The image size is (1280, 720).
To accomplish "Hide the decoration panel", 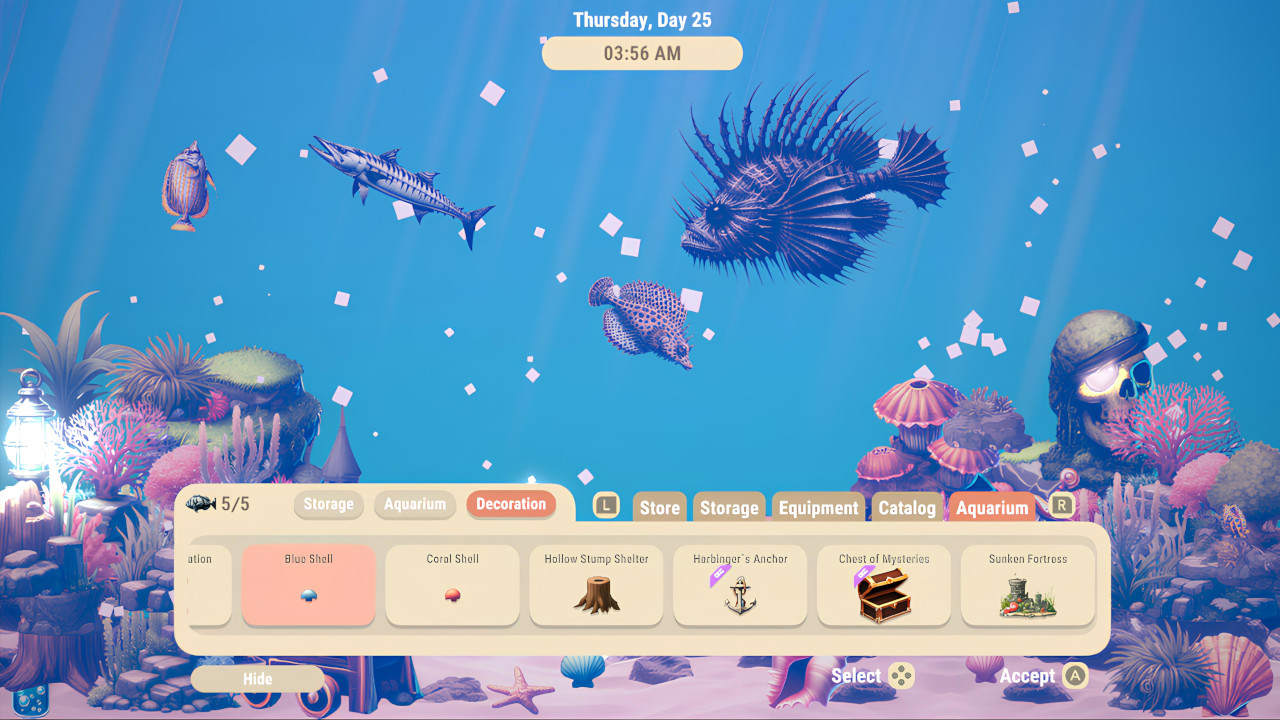I will [x=256, y=679].
